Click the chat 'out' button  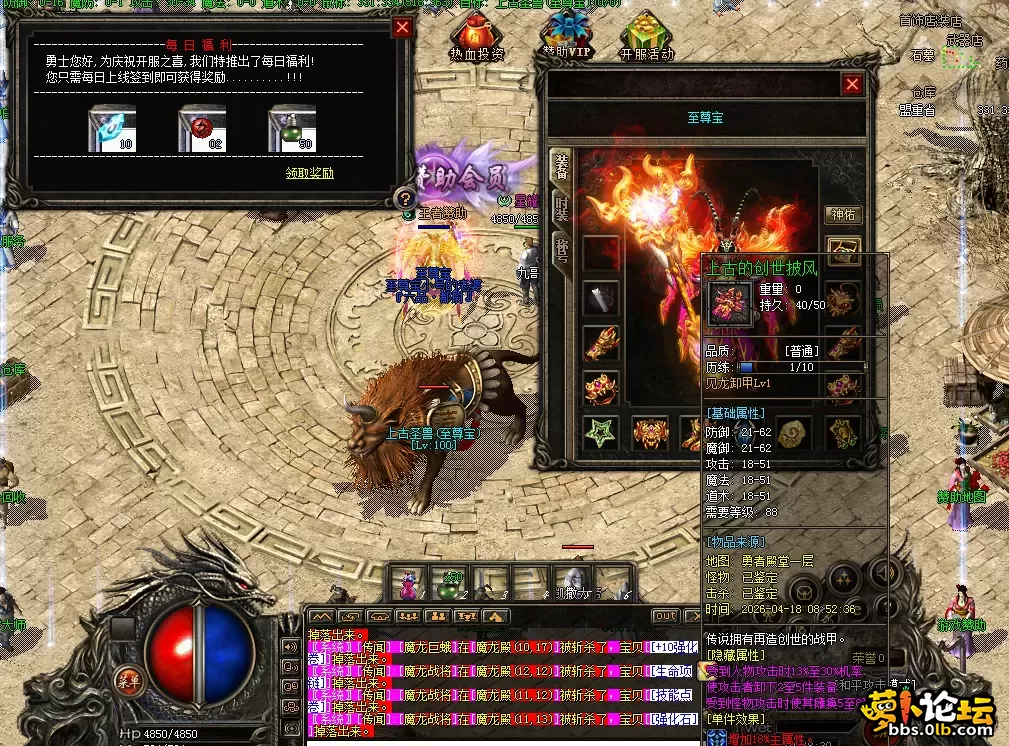click(666, 616)
